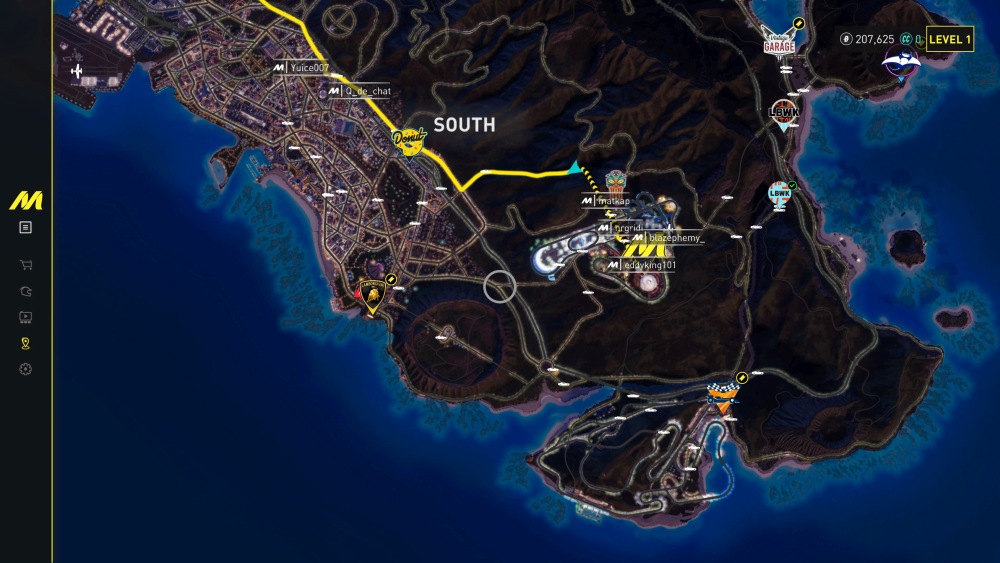Image resolution: width=1000 pixels, height=563 pixels.
Task: Open the video playlist section
Action: [25, 318]
